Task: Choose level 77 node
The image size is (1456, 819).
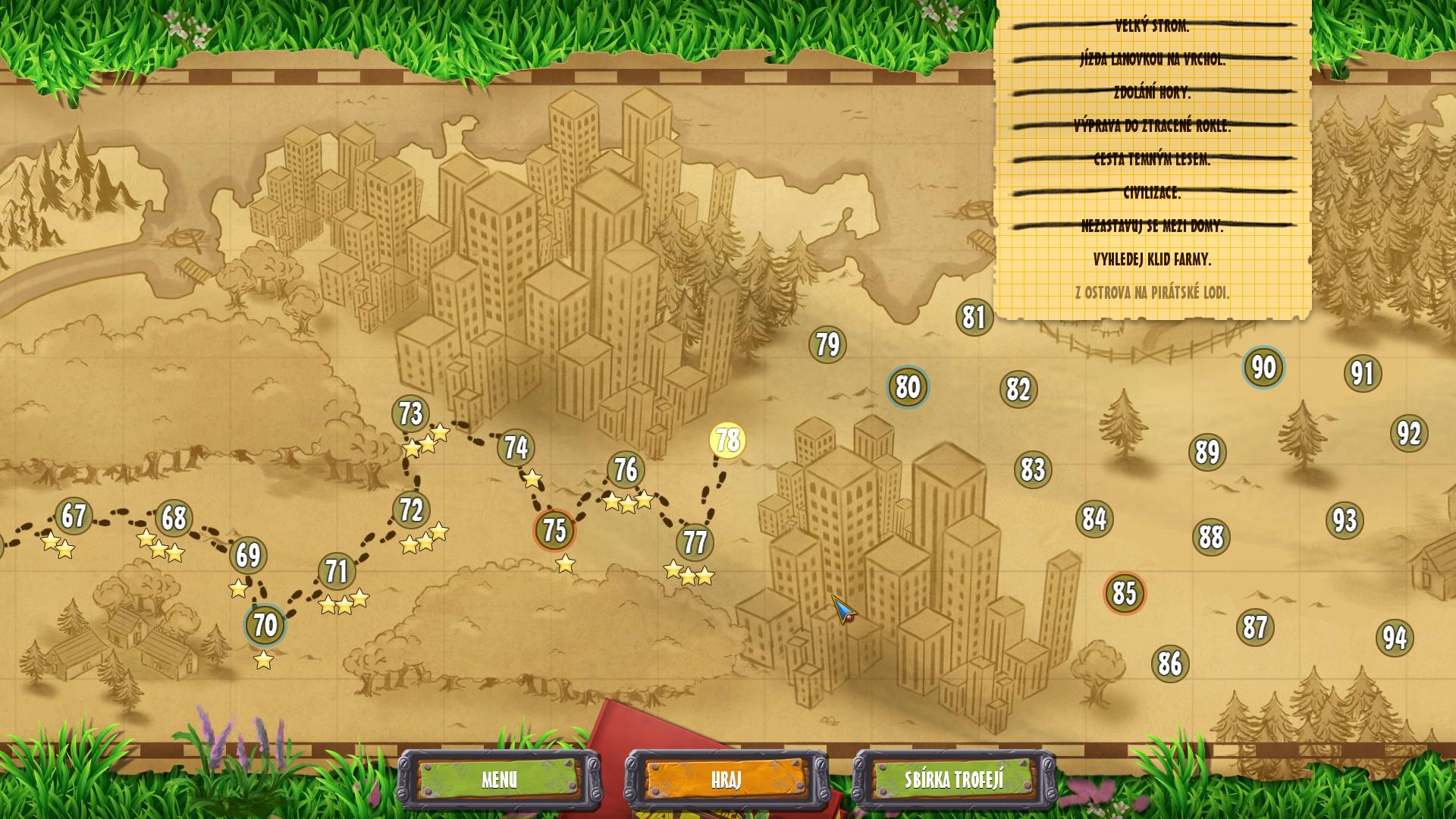Action: [x=695, y=543]
